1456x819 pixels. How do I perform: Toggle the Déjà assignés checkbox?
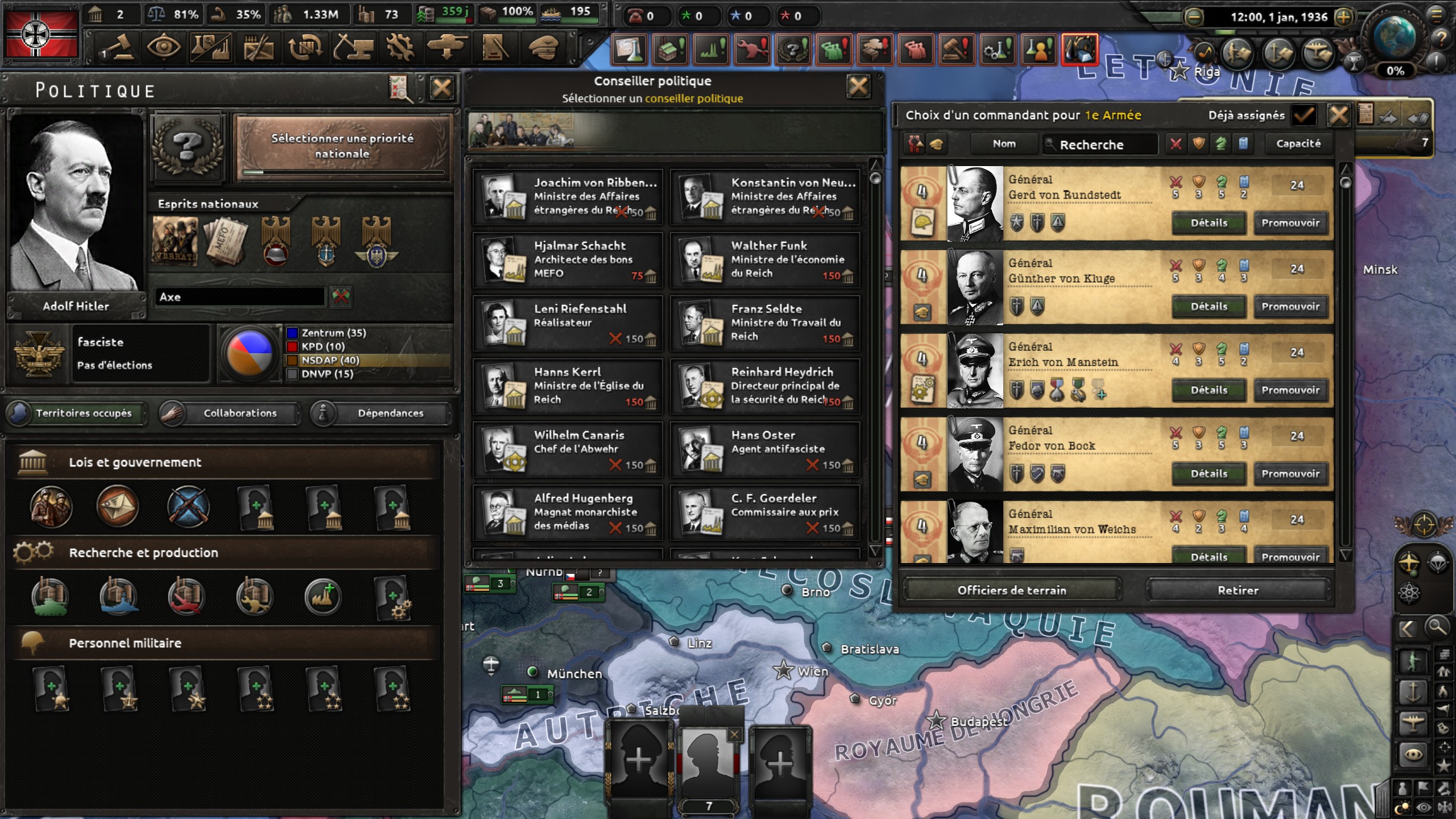coord(1303,115)
